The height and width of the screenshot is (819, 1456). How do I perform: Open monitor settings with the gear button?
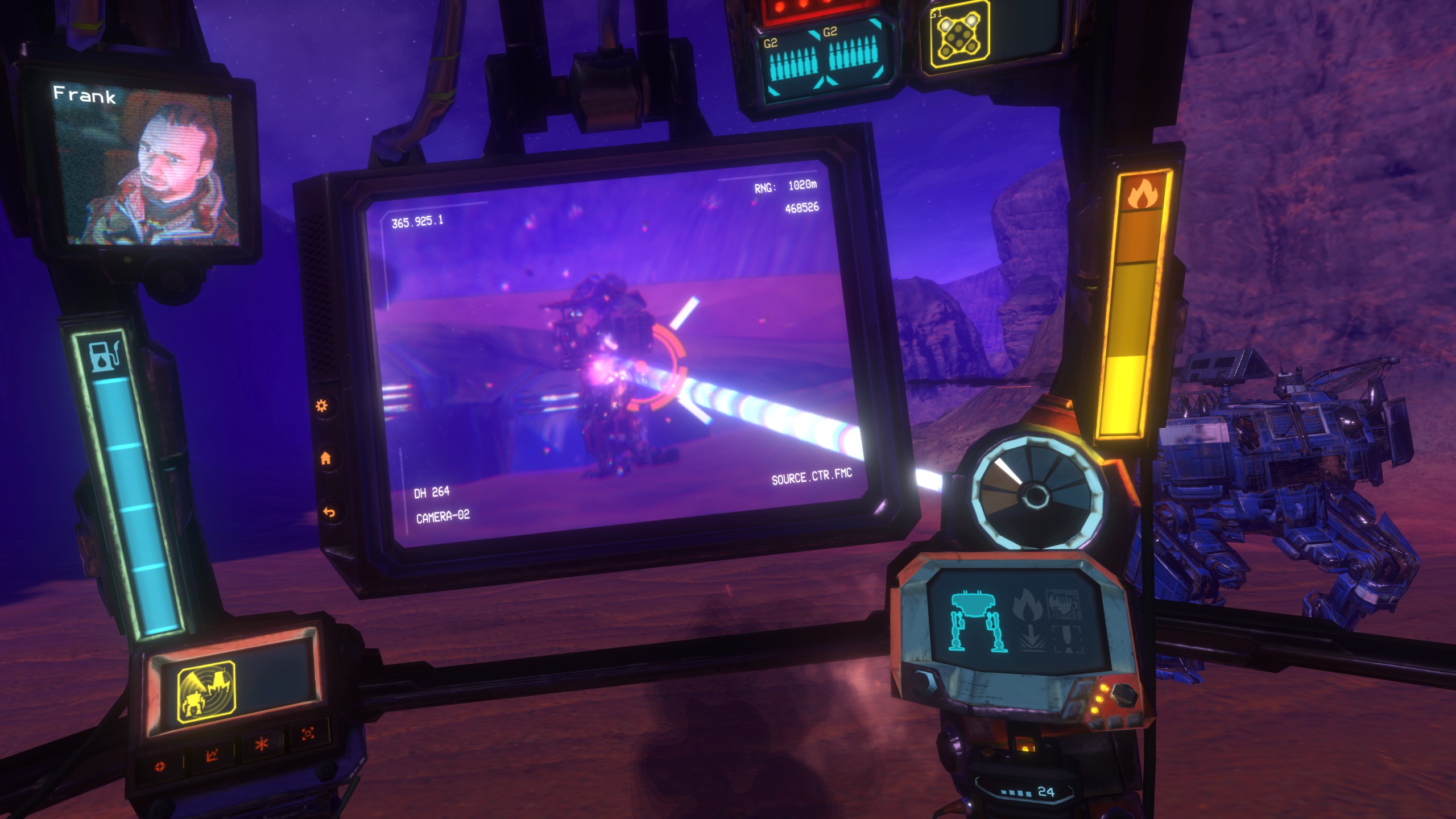321,406
